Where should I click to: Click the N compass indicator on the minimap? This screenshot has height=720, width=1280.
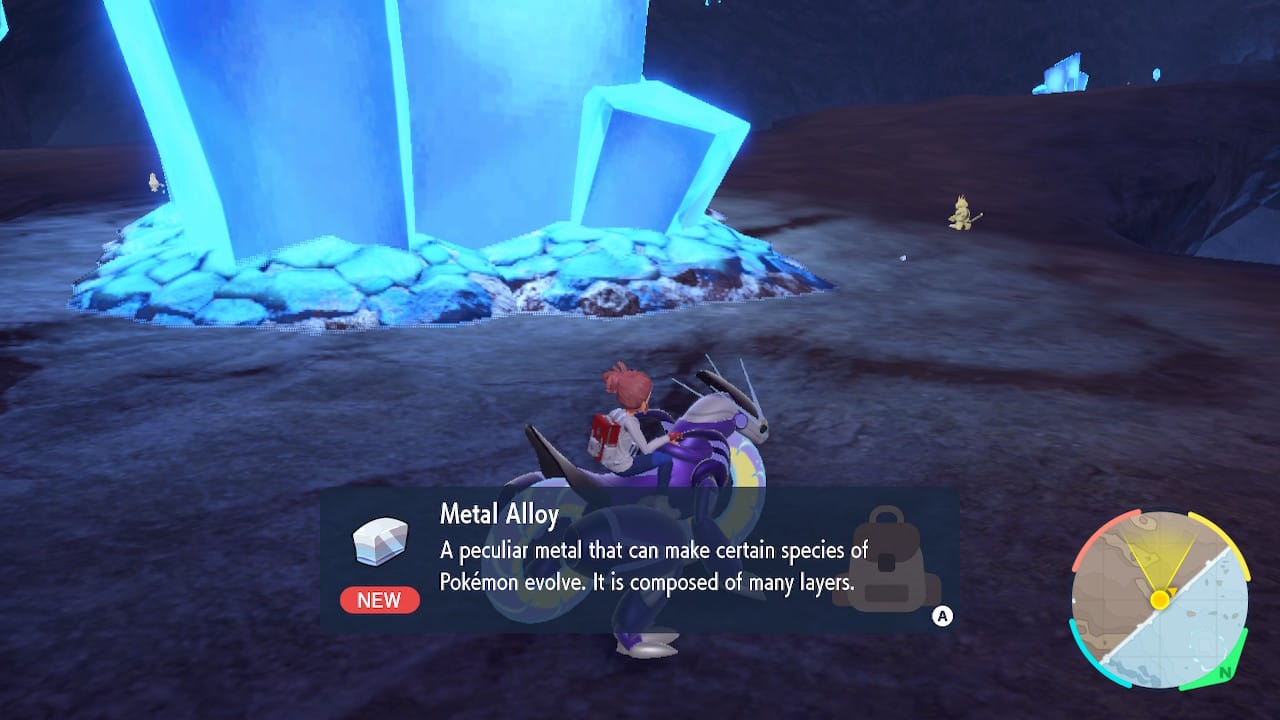(1226, 671)
